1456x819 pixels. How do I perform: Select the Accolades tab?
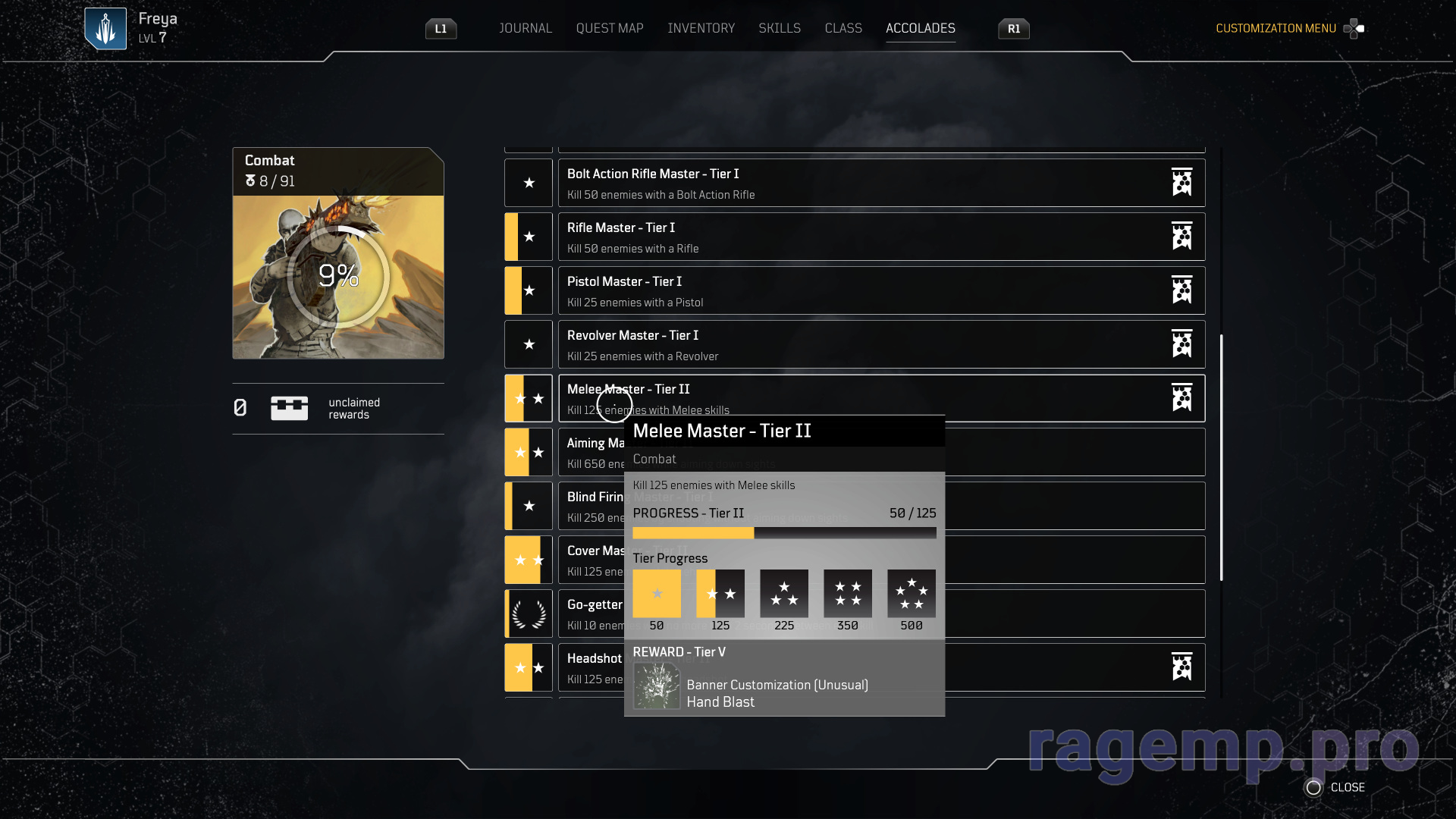coord(920,28)
